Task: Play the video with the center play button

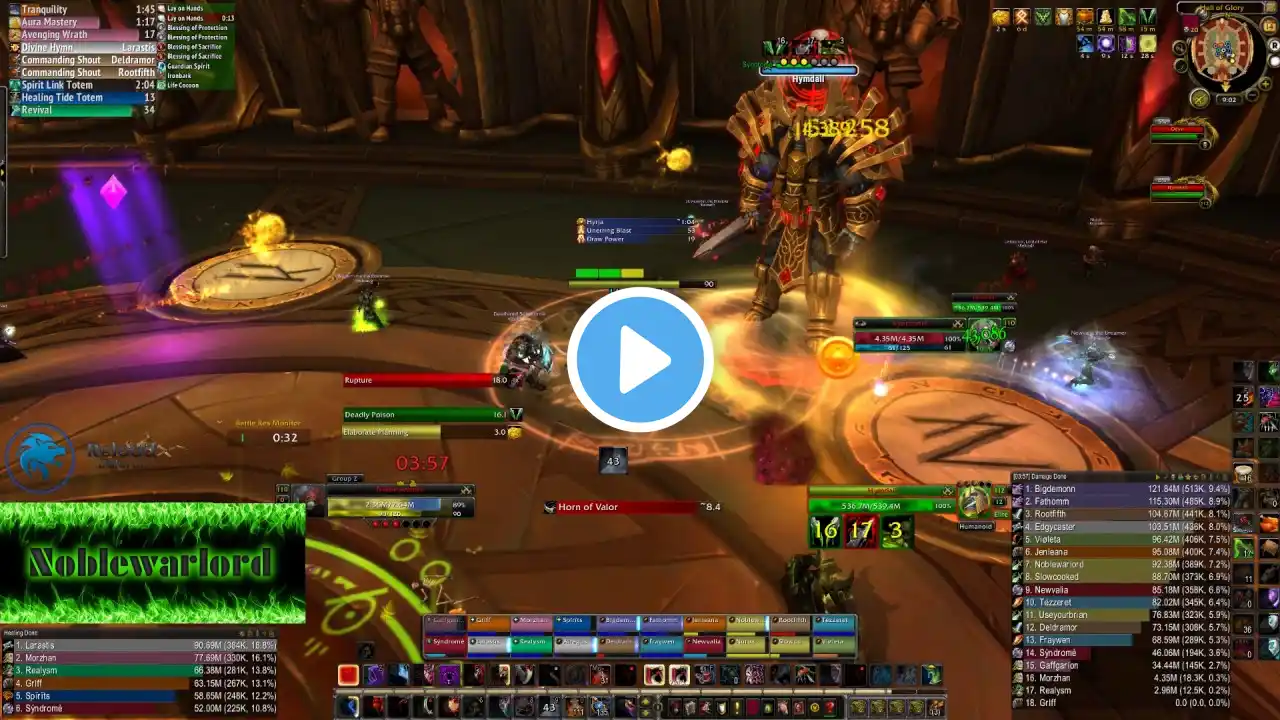Action: click(x=640, y=360)
